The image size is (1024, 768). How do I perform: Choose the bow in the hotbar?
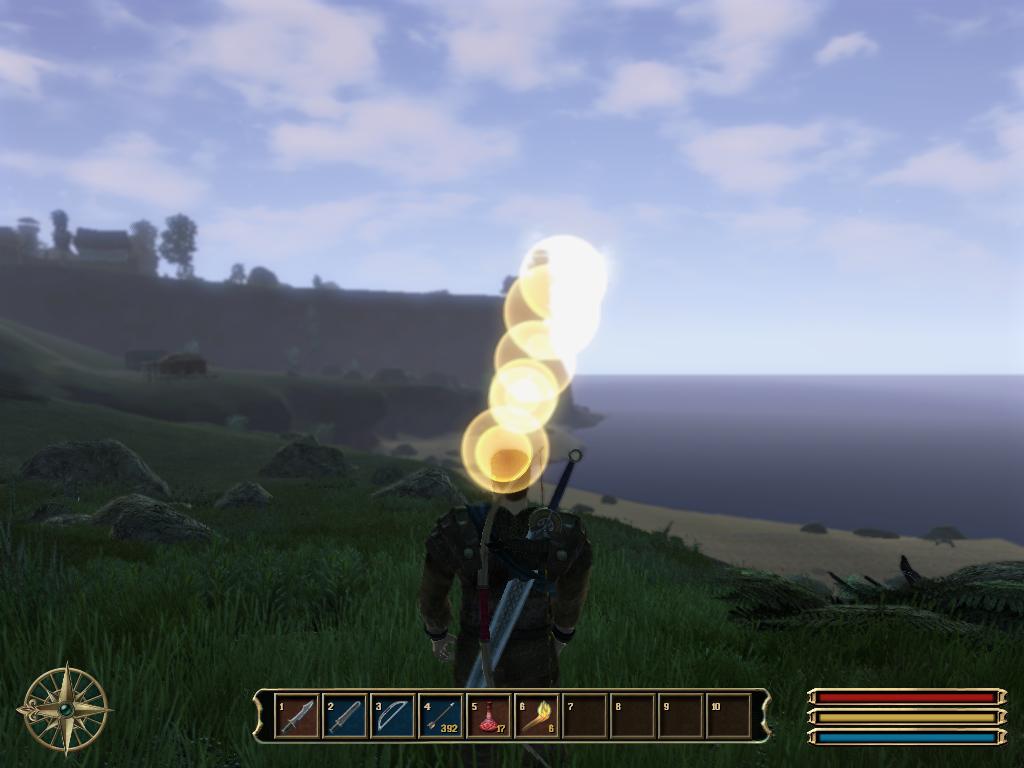click(393, 716)
